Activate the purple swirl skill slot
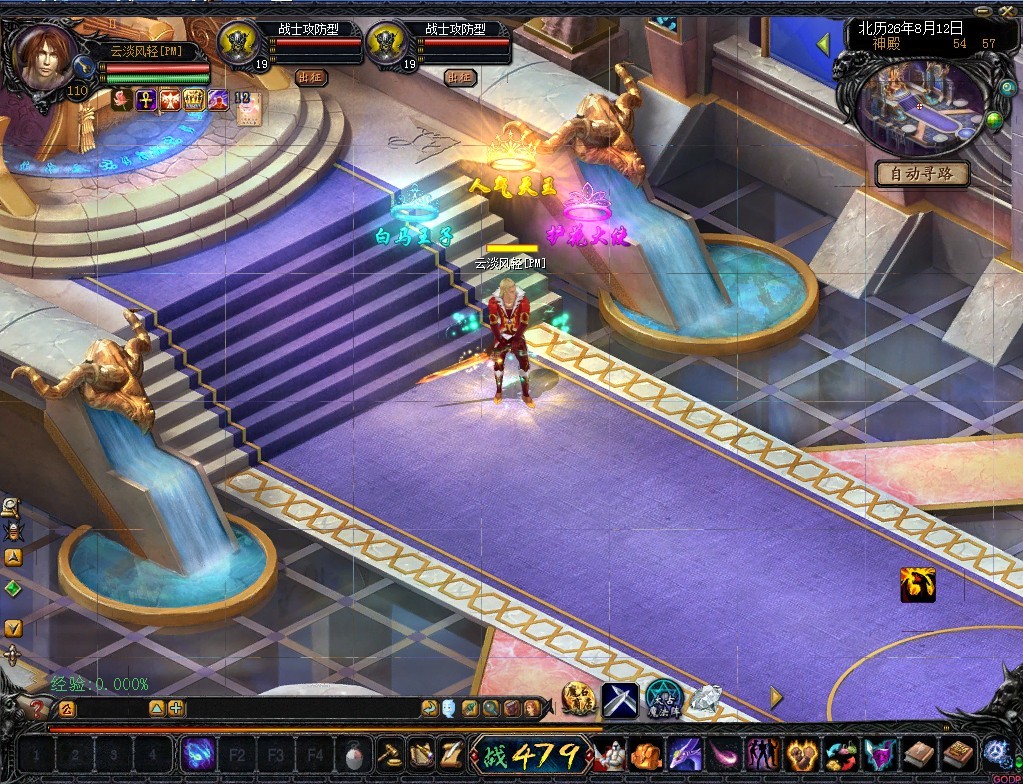The height and width of the screenshot is (784, 1023). click(x=199, y=752)
